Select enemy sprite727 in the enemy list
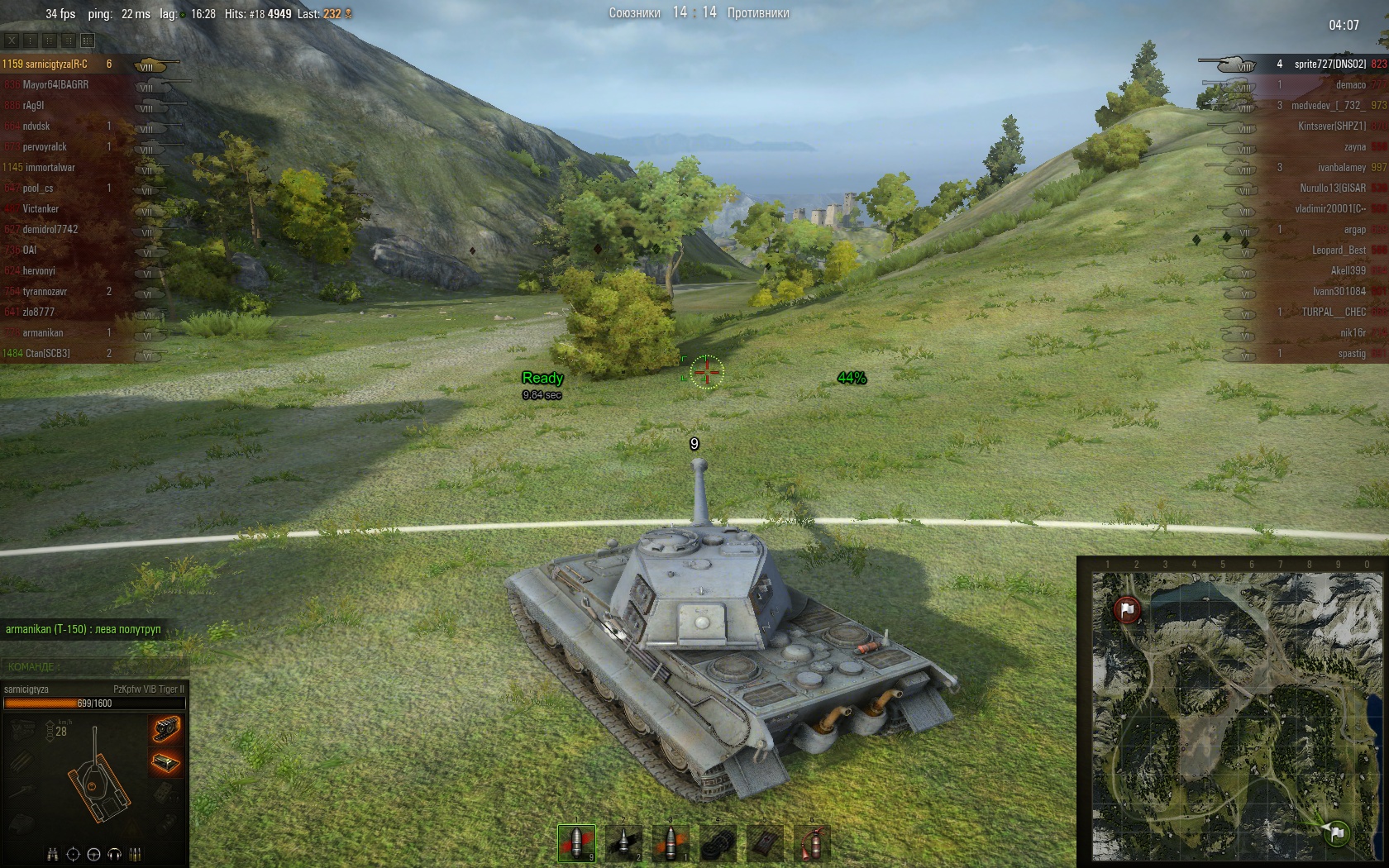Screen dimensions: 1389x868 [x=1329, y=64]
